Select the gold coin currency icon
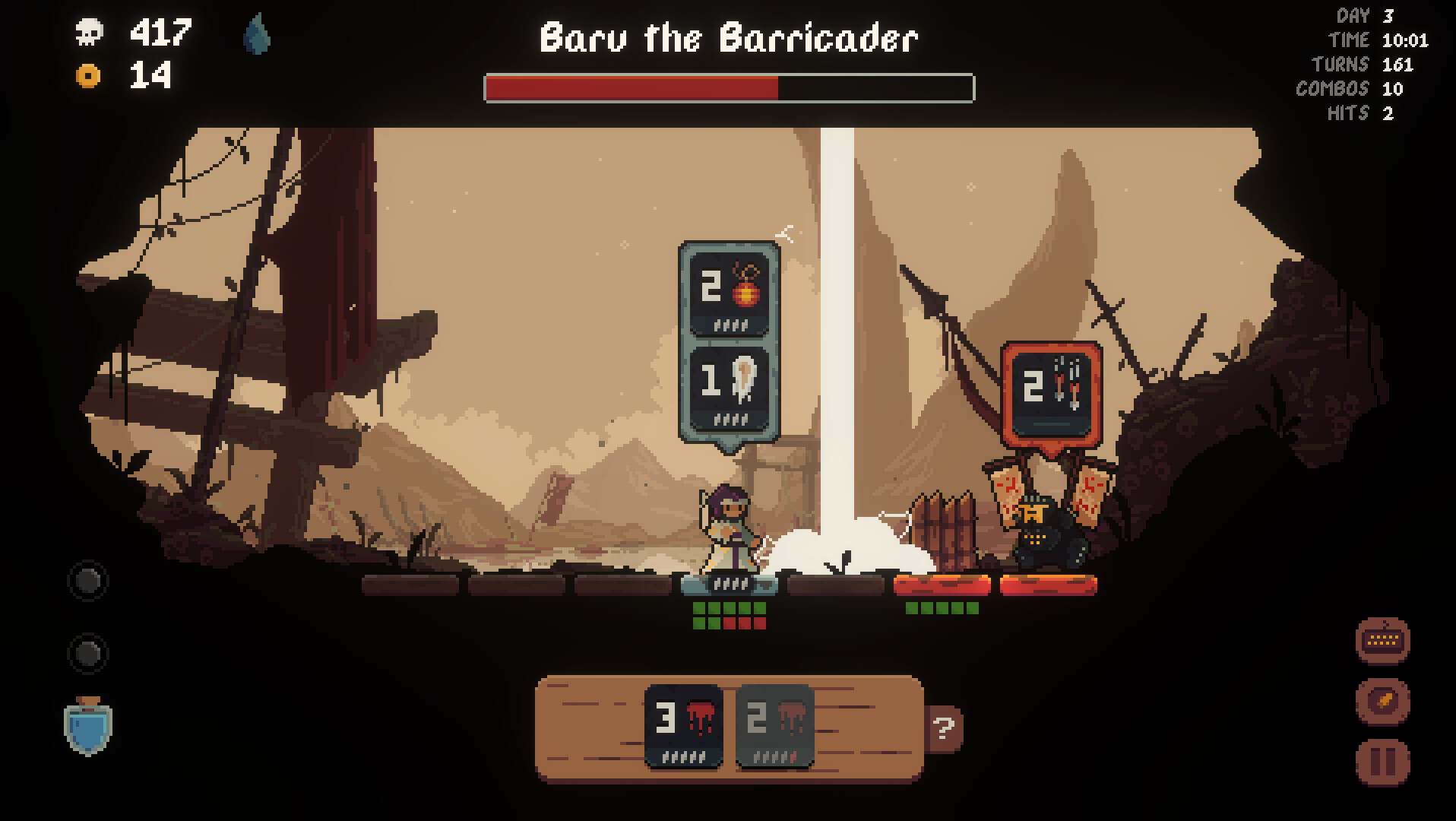The height and width of the screenshot is (821, 1456). pos(87,76)
